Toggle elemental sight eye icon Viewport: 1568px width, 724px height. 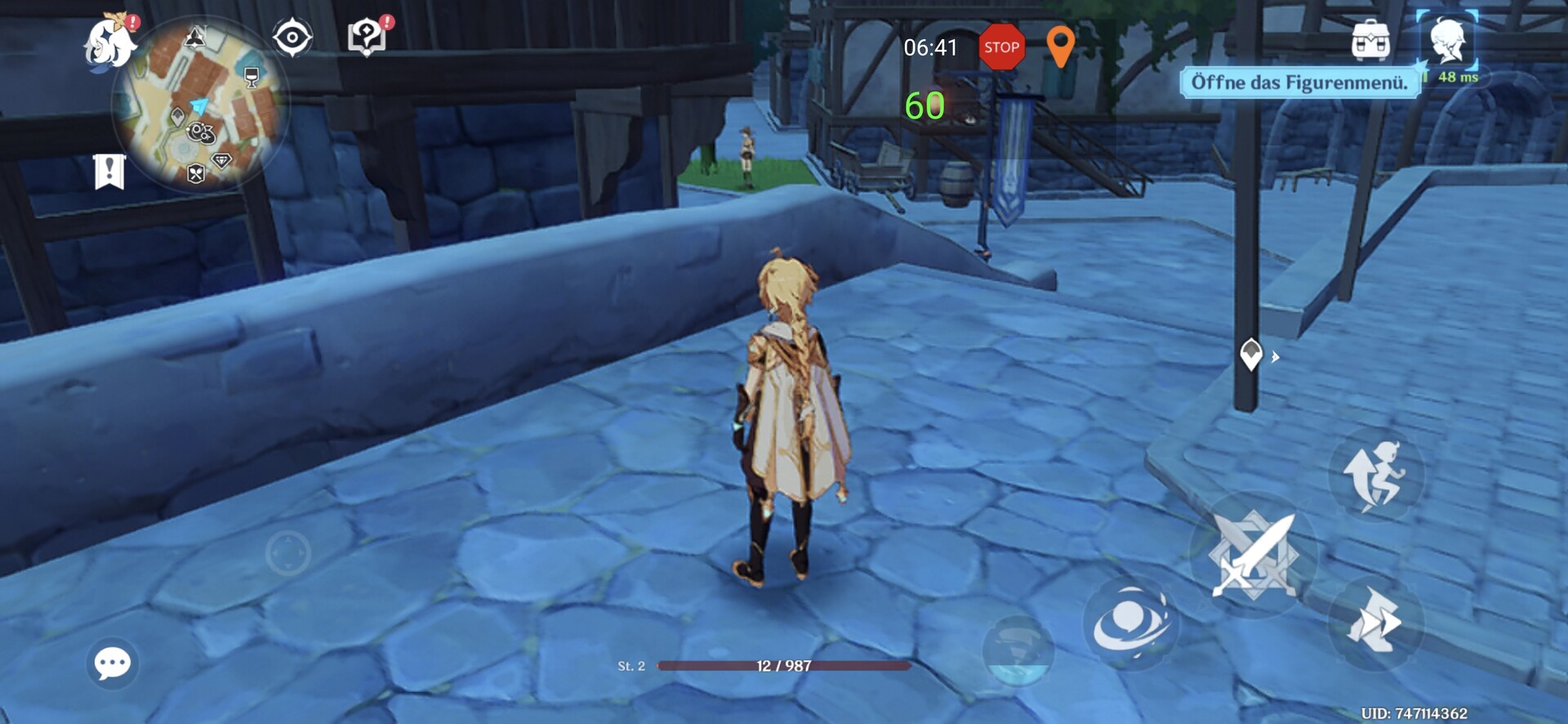(x=292, y=38)
